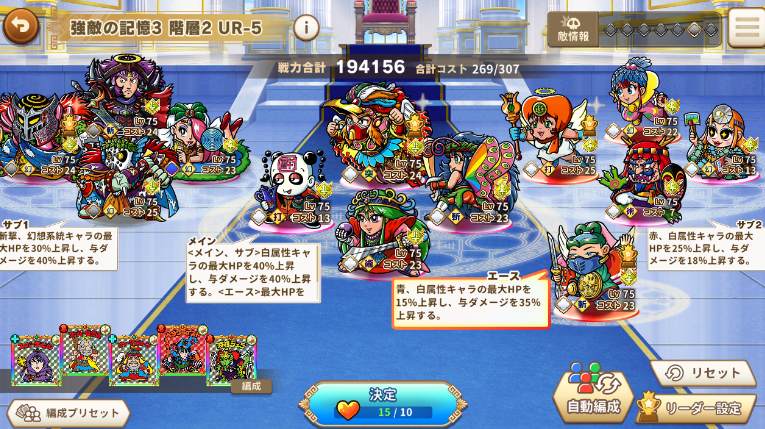The width and height of the screenshot is (765, 429).
Task: Reset the formation with リセット
Action: [703, 373]
